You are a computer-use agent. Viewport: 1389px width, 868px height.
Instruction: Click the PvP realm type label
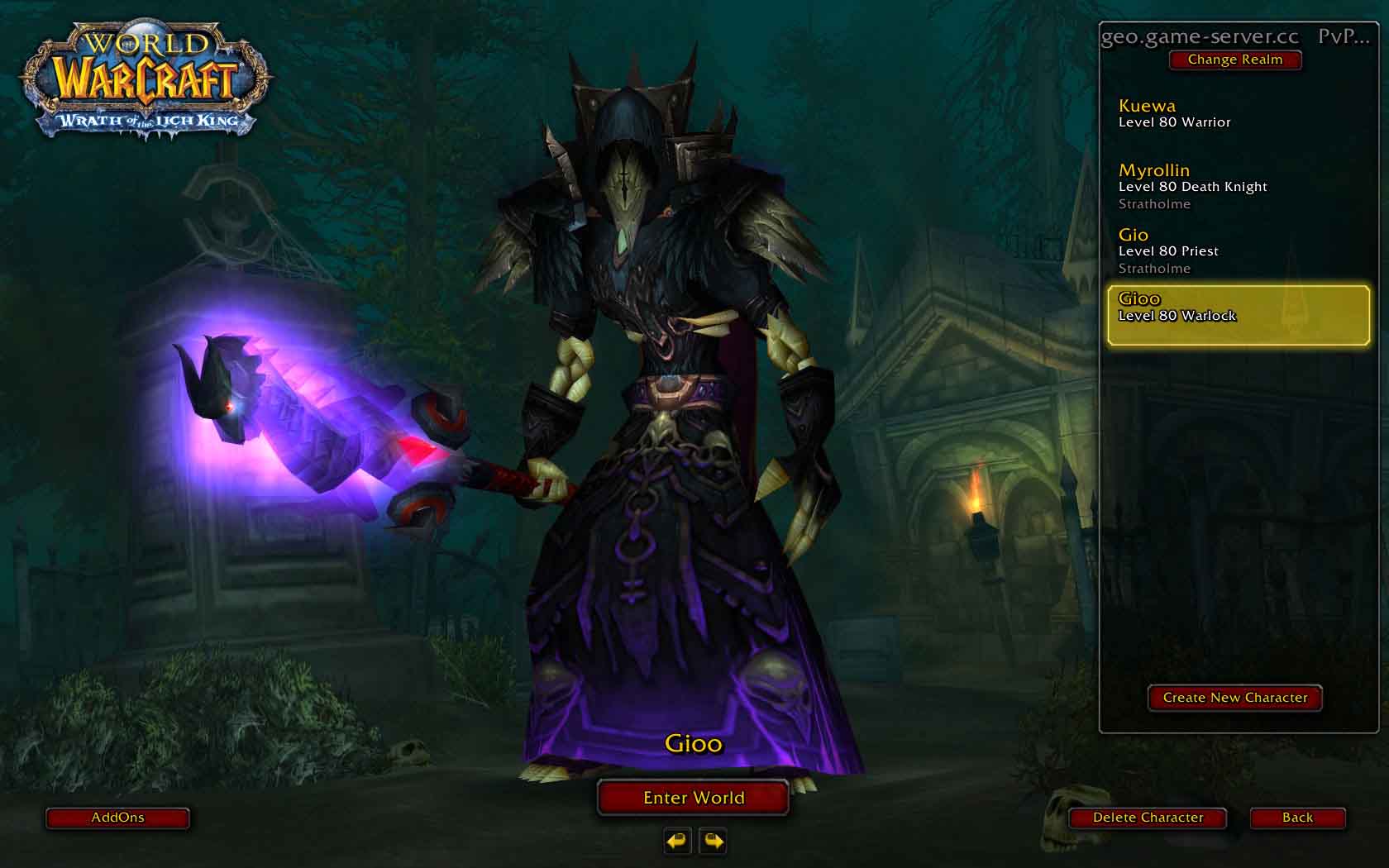pyautogui.click(x=1344, y=36)
